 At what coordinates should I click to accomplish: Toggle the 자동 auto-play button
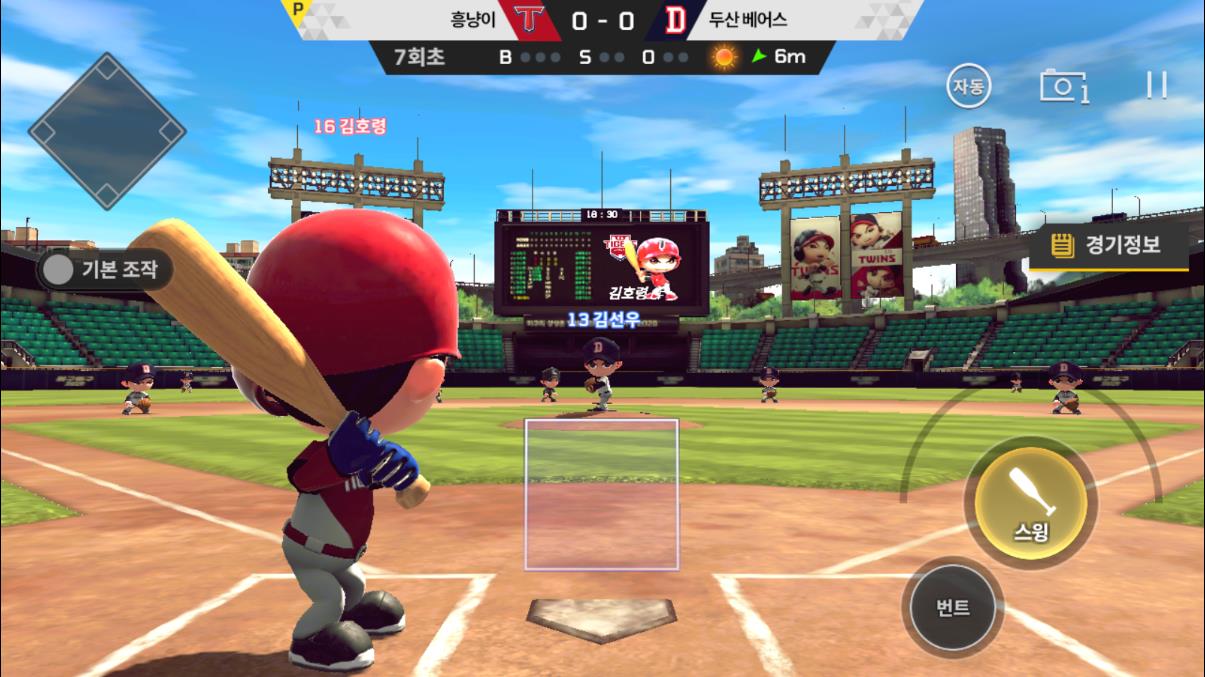[968, 87]
